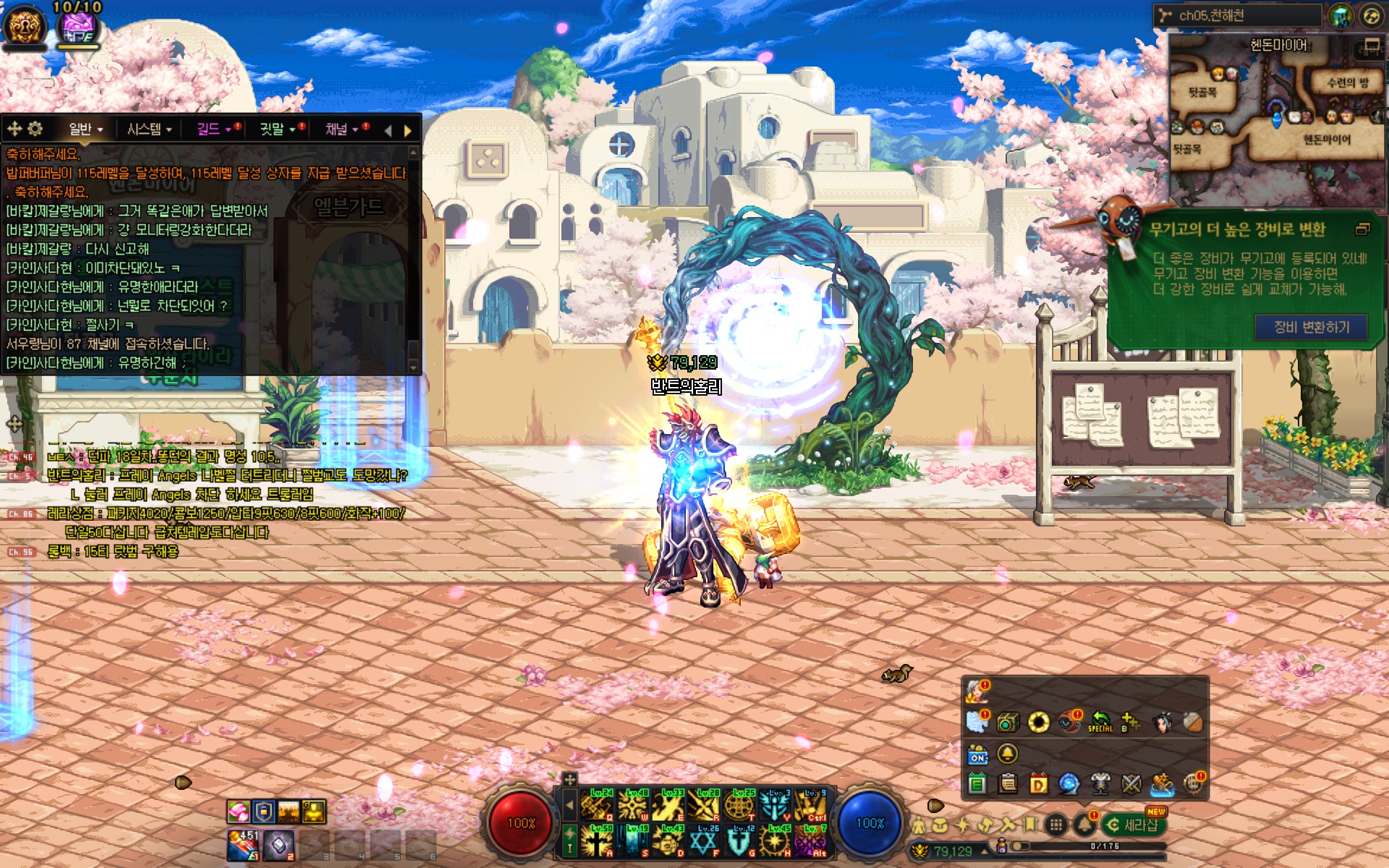Viewport: 1389px width, 868px height.
Task: Use the Lv.24 skill on Q
Action: [x=598, y=804]
